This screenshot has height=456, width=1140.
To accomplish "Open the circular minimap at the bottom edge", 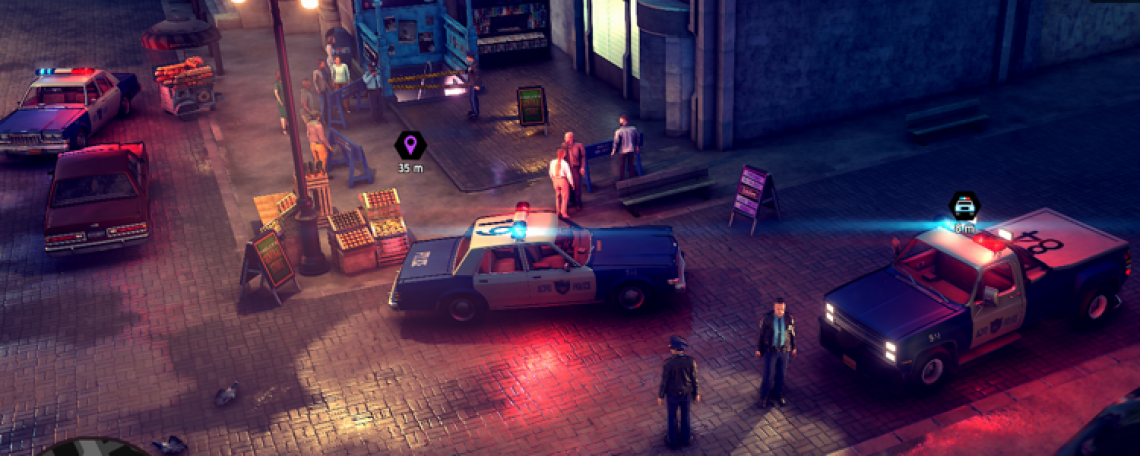I will (95, 448).
